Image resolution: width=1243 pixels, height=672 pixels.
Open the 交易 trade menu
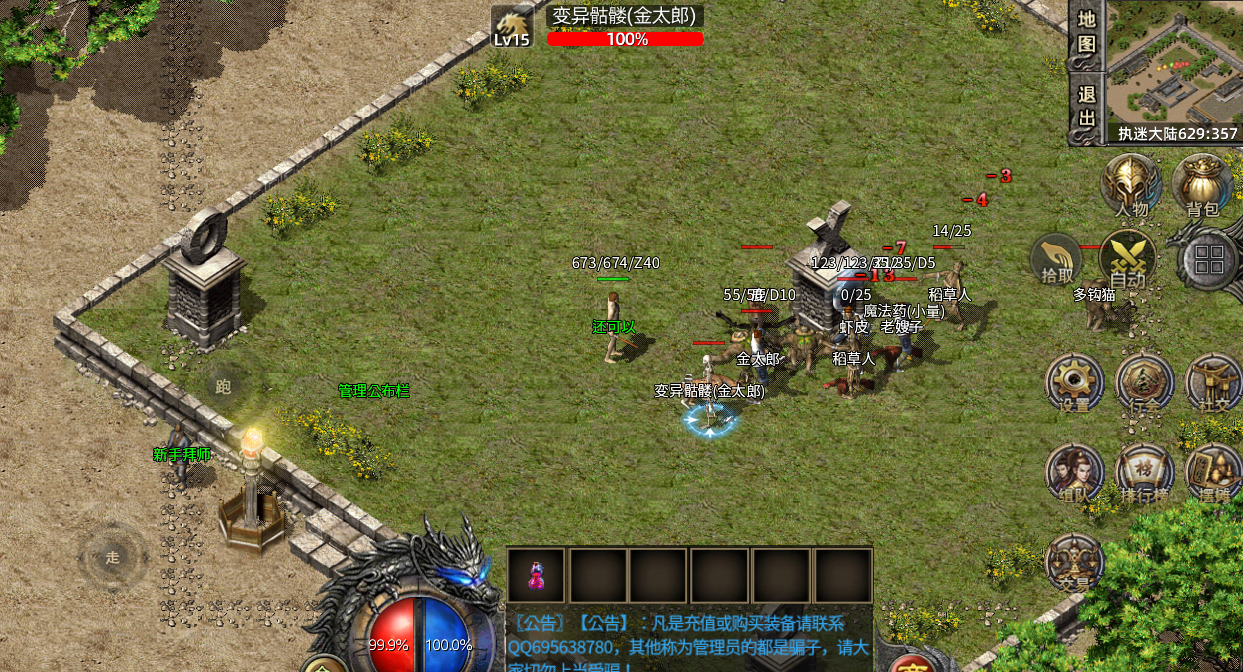(1075, 562)
